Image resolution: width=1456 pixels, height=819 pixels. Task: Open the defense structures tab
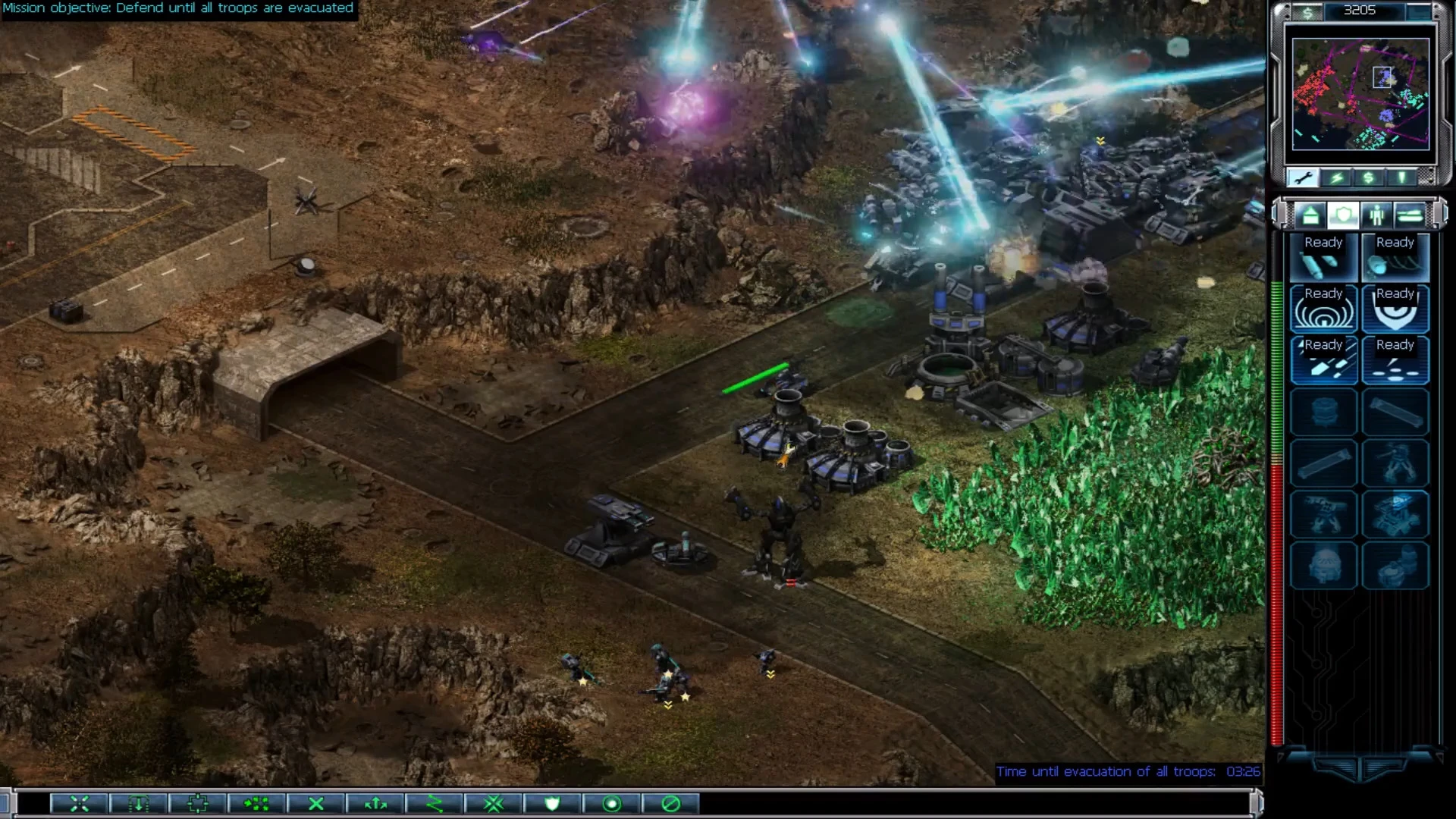(1343, 216)
